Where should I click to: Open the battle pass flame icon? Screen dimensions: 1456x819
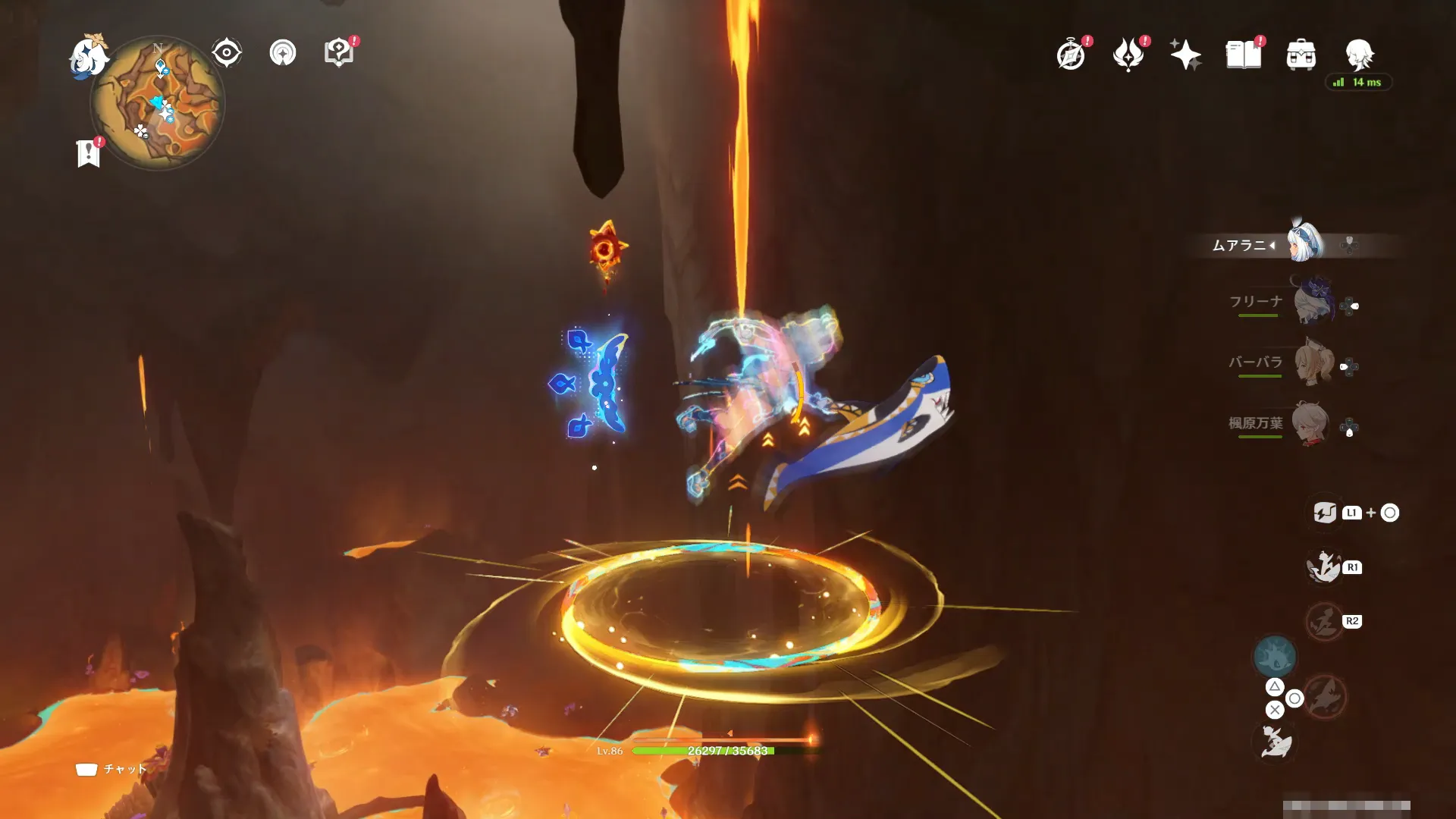[x=1128, y=55]
